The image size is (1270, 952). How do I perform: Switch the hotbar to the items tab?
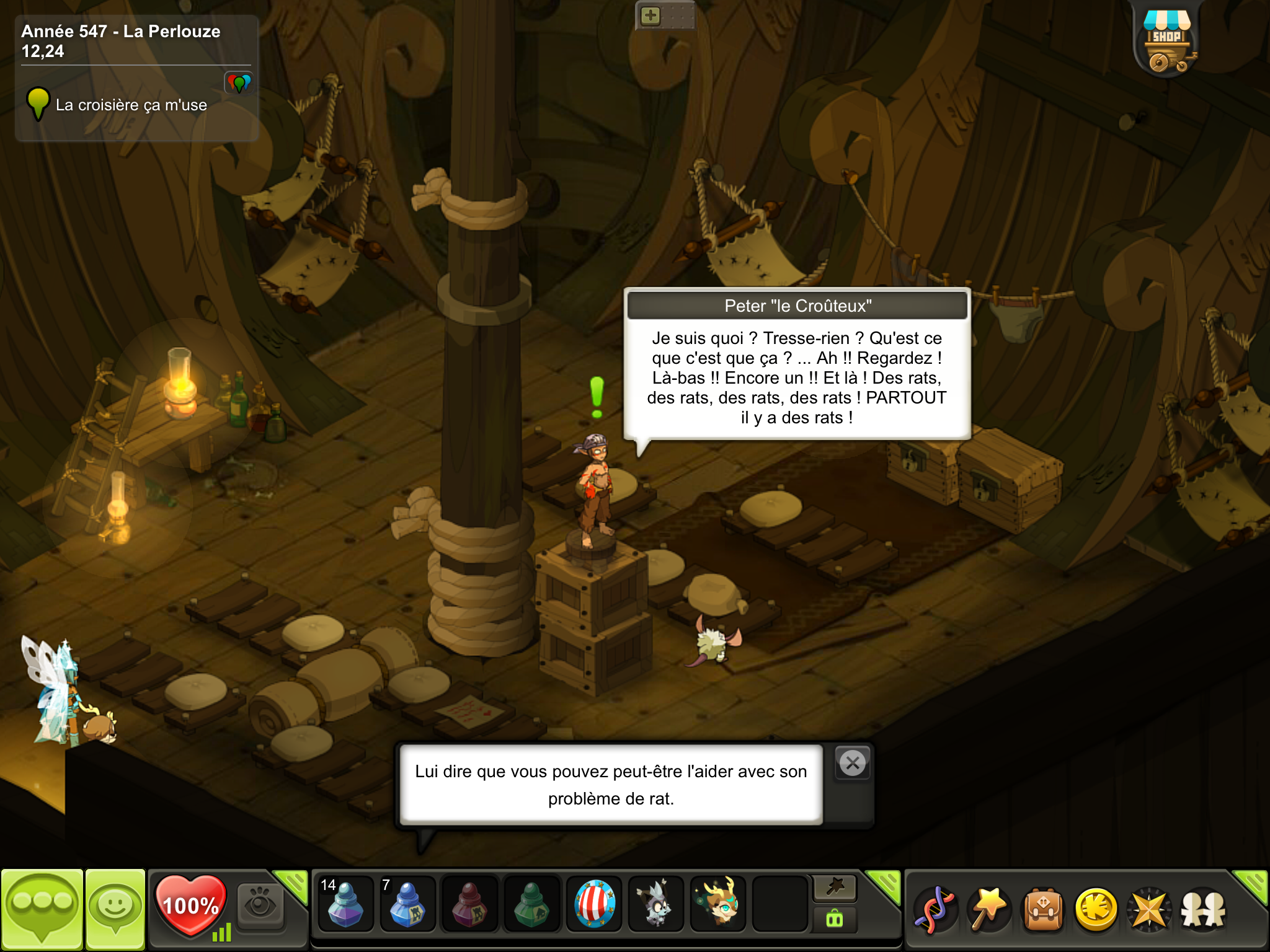(x=835, y=919)
